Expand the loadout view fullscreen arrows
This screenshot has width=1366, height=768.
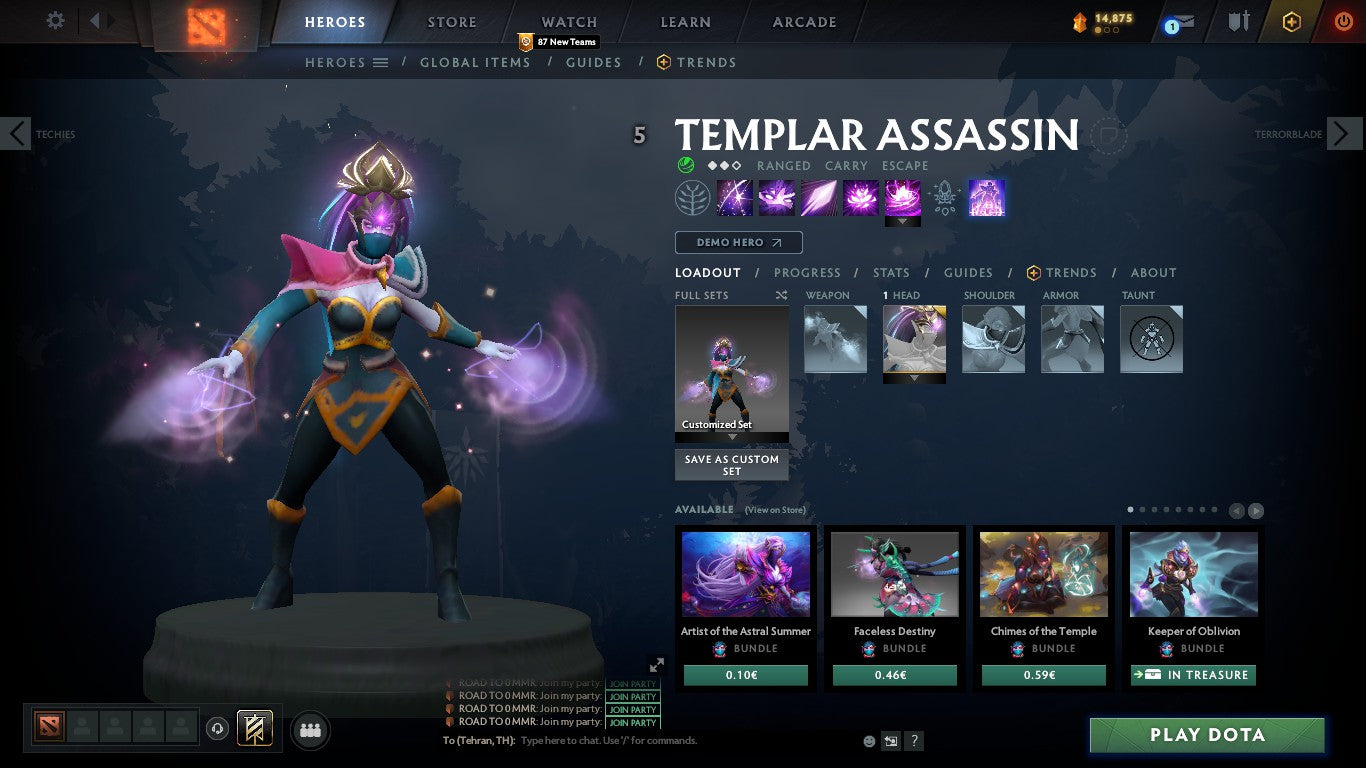[658, 664]
